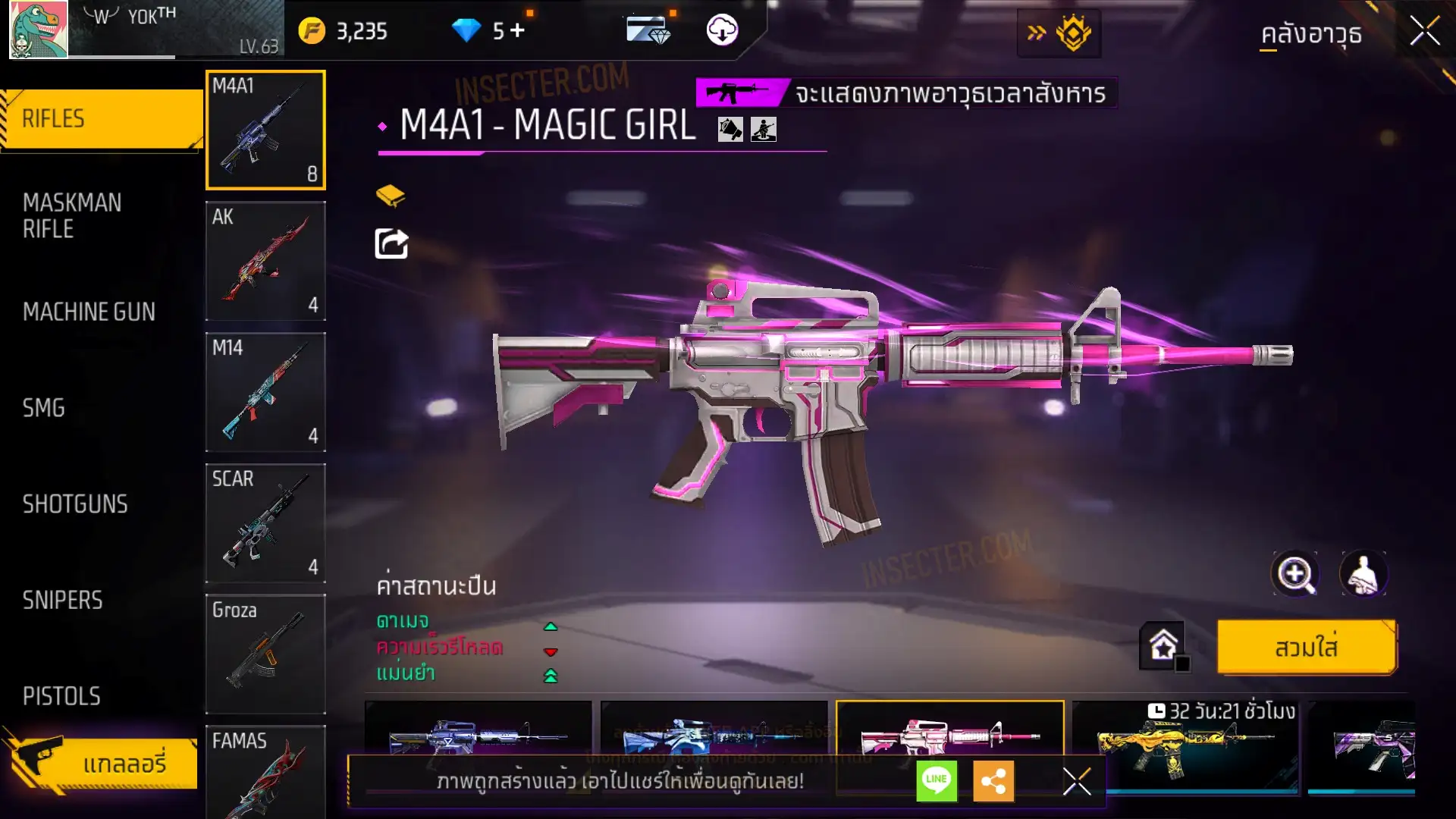
Task: Pick the SCAR weapon tile
Action: 265,523
